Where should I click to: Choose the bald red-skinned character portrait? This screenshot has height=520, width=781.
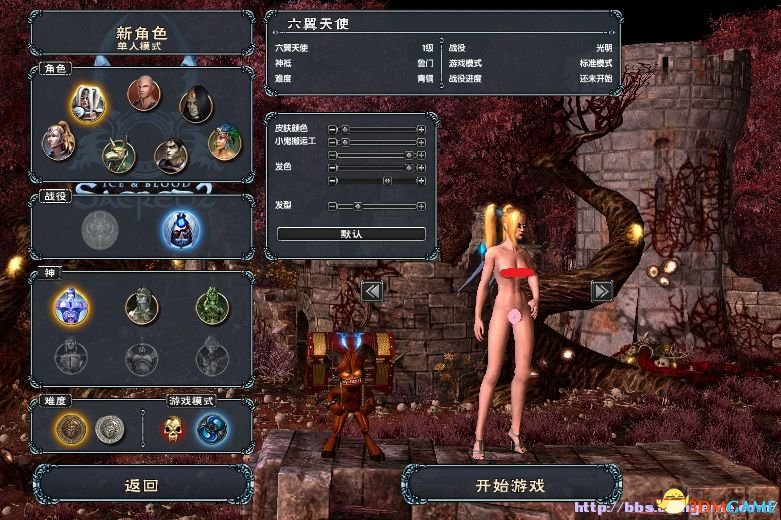143,95
